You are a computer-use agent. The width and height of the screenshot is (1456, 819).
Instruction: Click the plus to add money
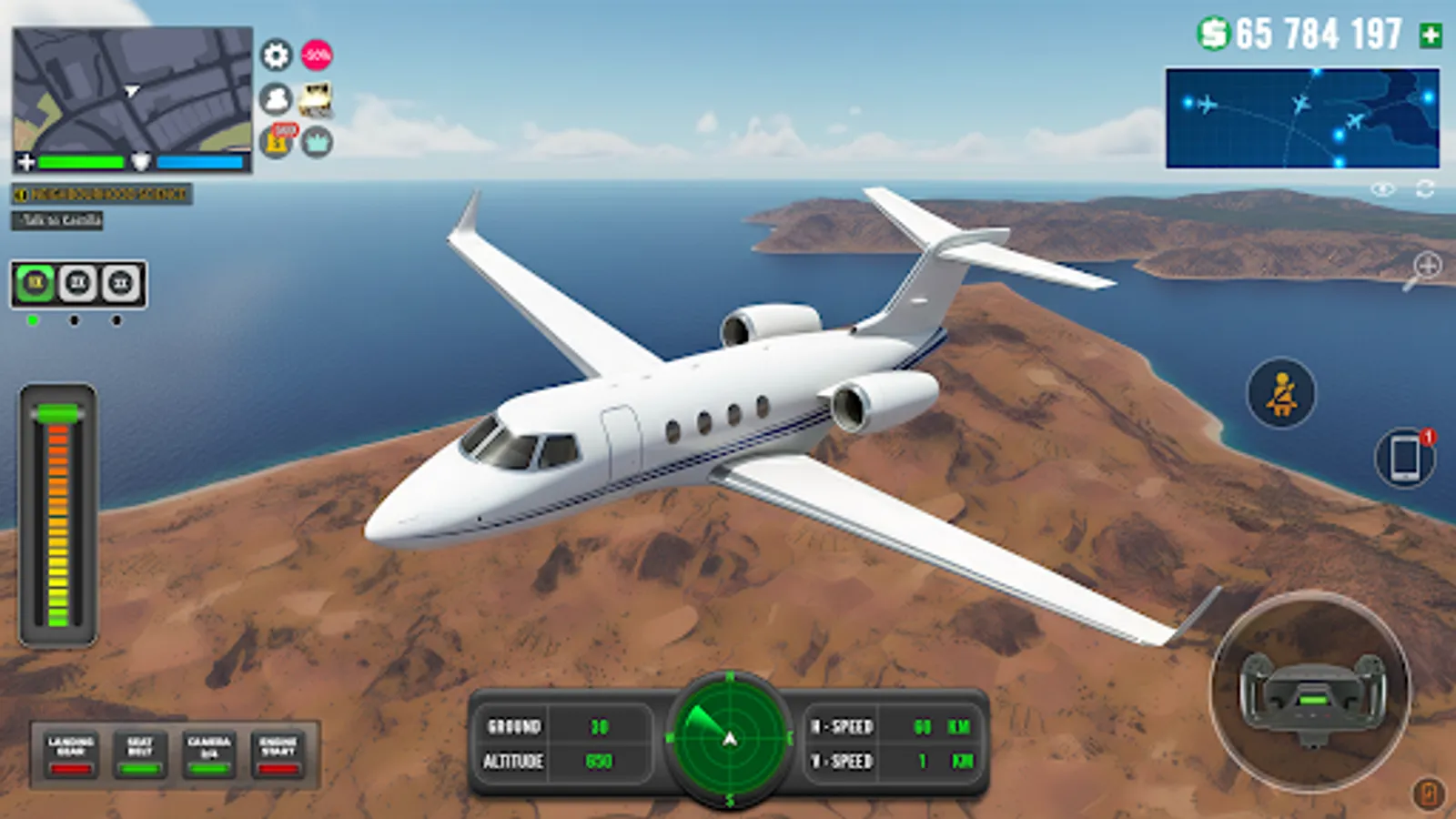(x=1429, y=35)
